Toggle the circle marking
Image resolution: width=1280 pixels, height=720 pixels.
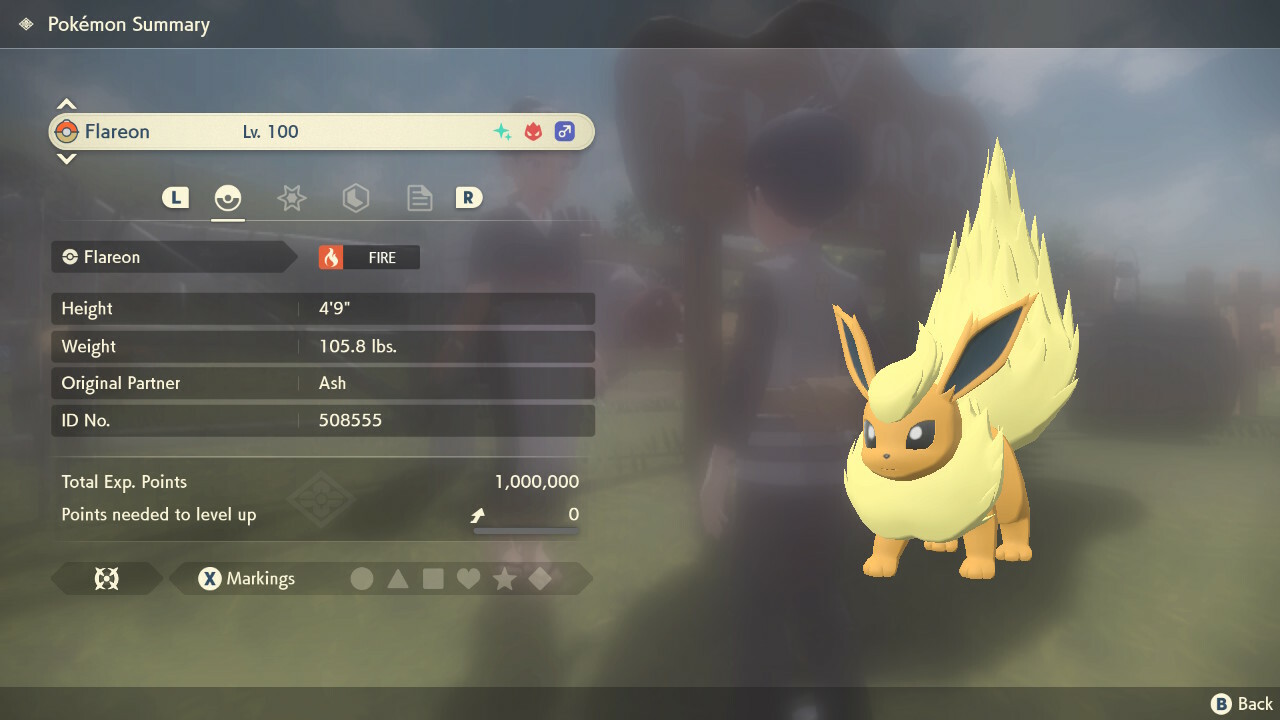click(x=362, y=578)
